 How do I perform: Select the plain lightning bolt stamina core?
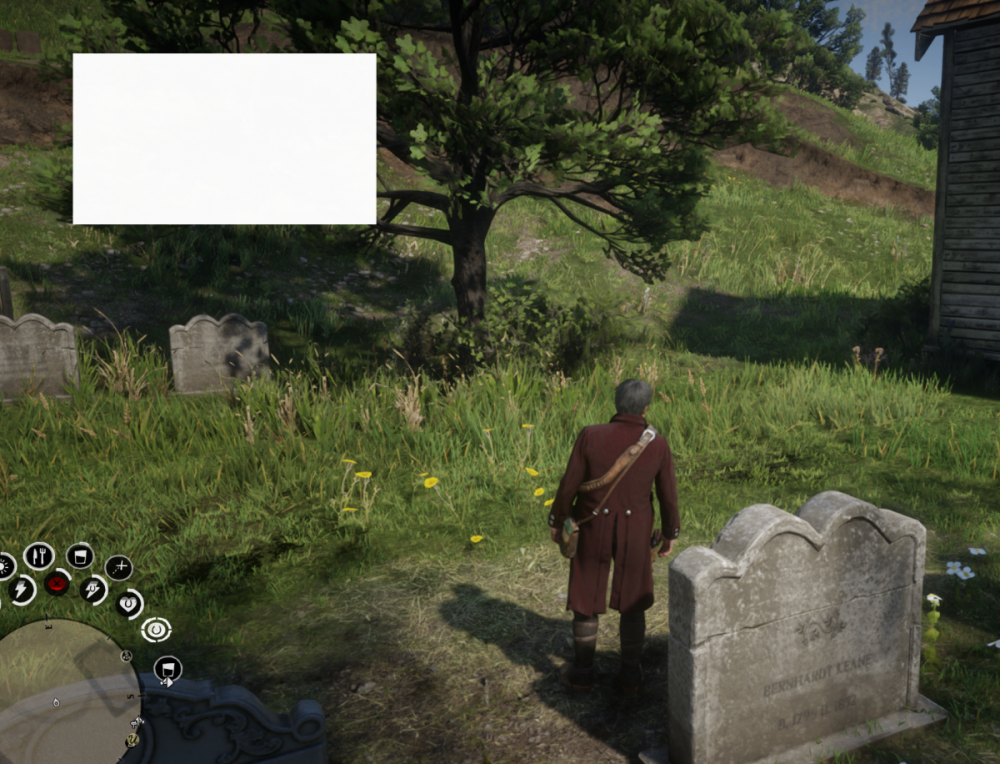(20, 590)
